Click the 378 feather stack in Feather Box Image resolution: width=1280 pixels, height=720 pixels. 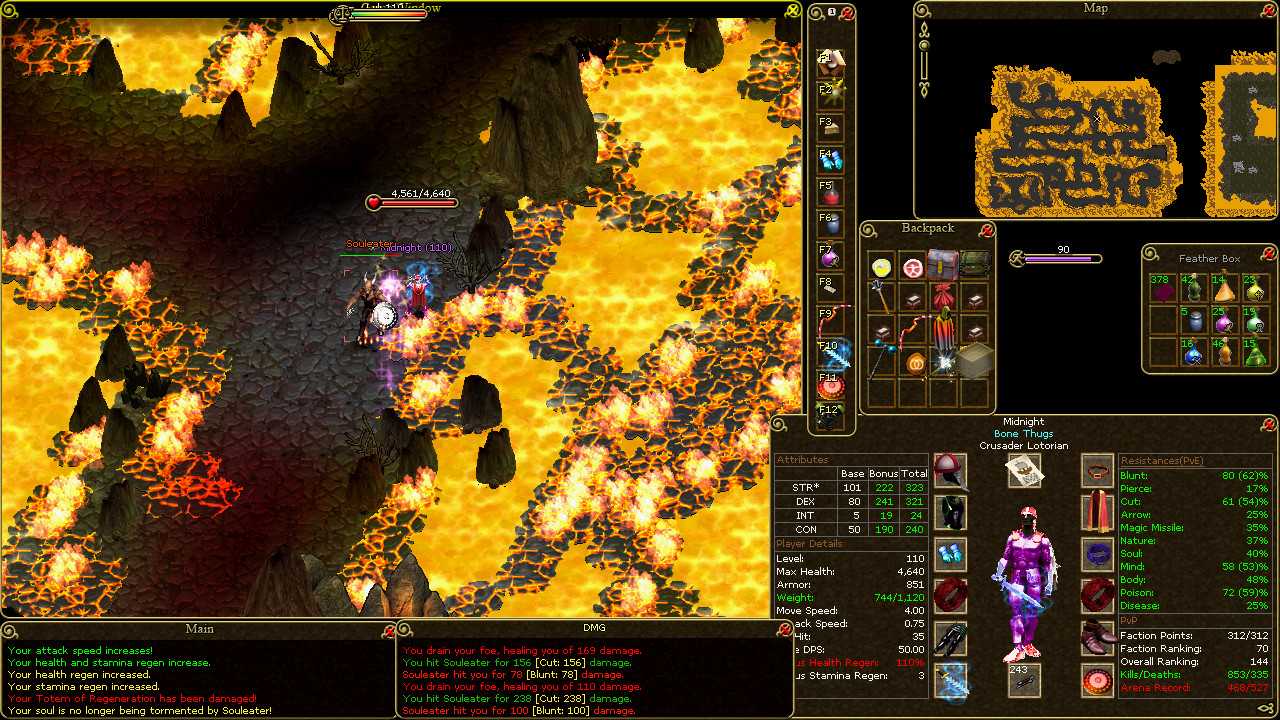pyautogui.click(x=1164, y=291)
